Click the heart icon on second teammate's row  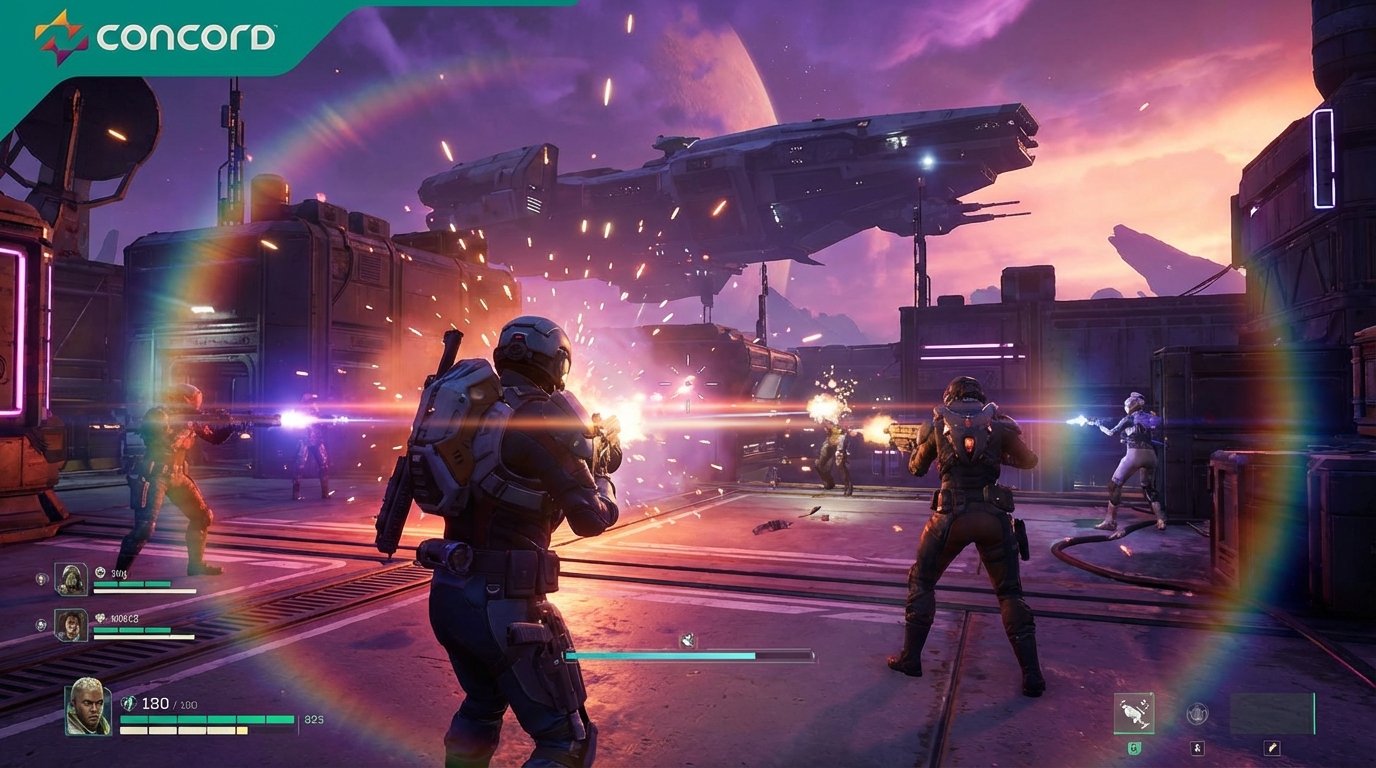point(99,619)
